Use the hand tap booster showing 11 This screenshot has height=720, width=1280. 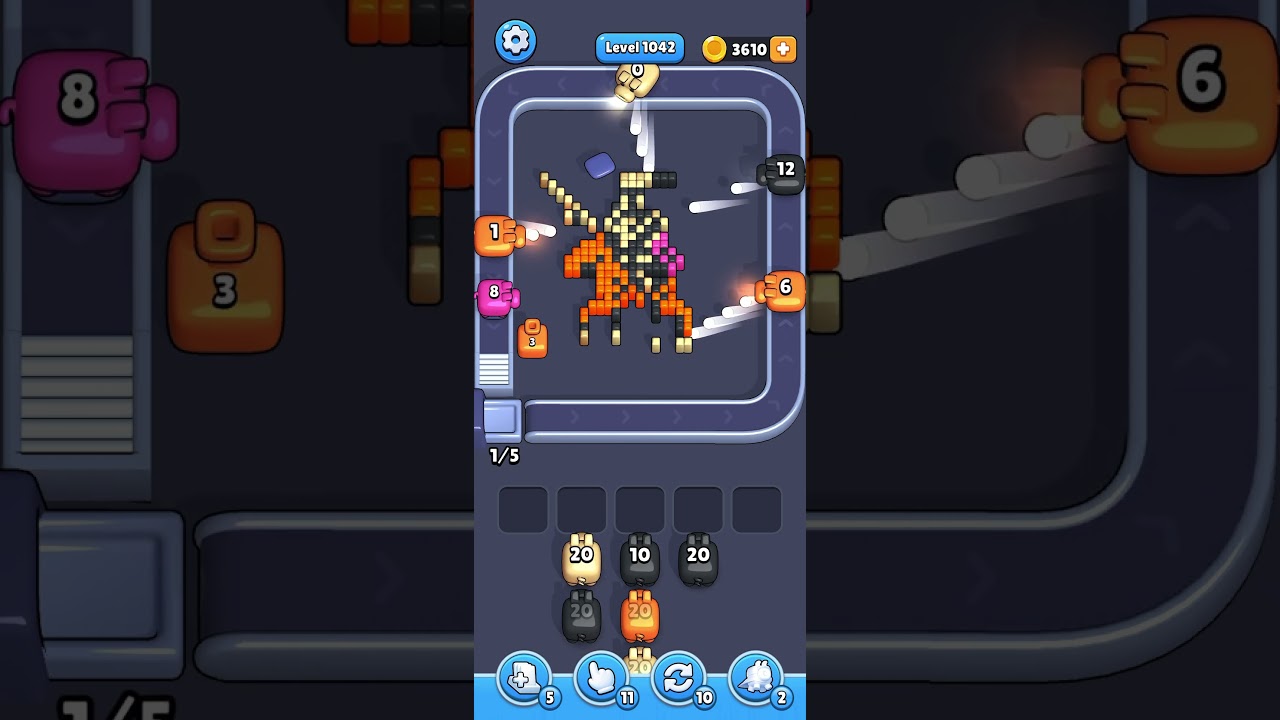tap(601, 677)
